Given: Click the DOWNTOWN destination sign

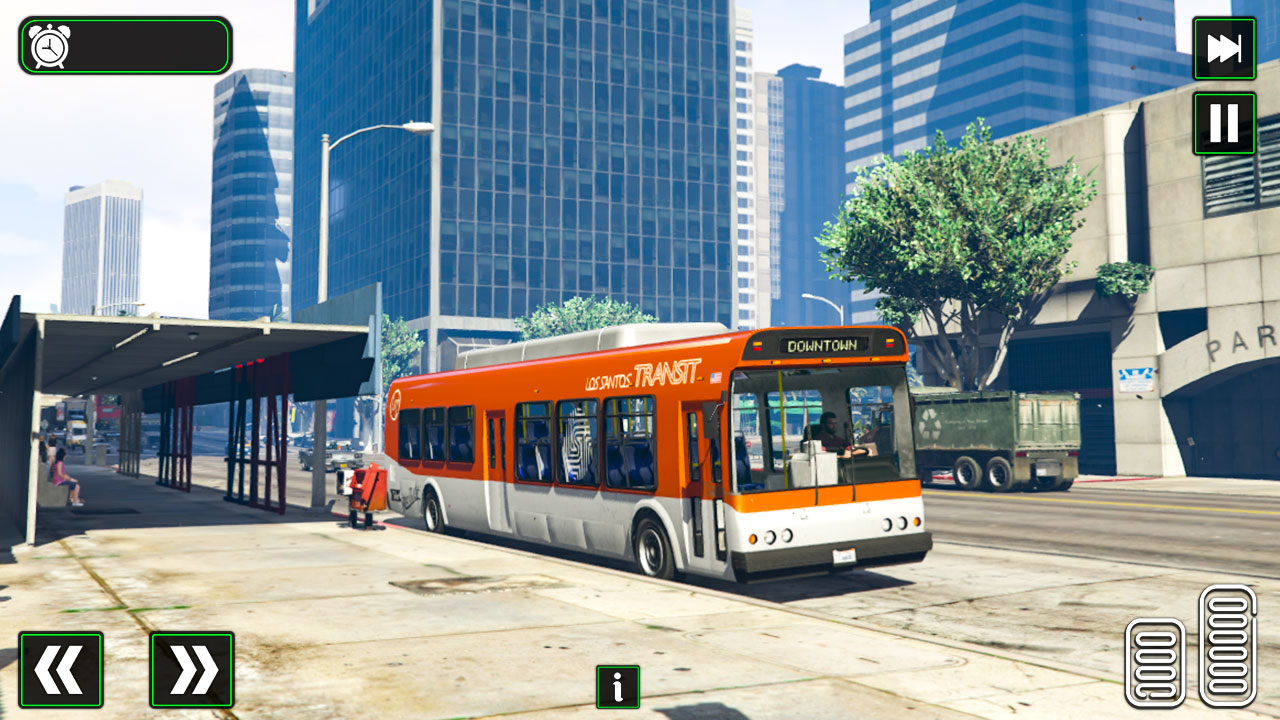Looking at the screenshot, I should click(x=823, y=344).
